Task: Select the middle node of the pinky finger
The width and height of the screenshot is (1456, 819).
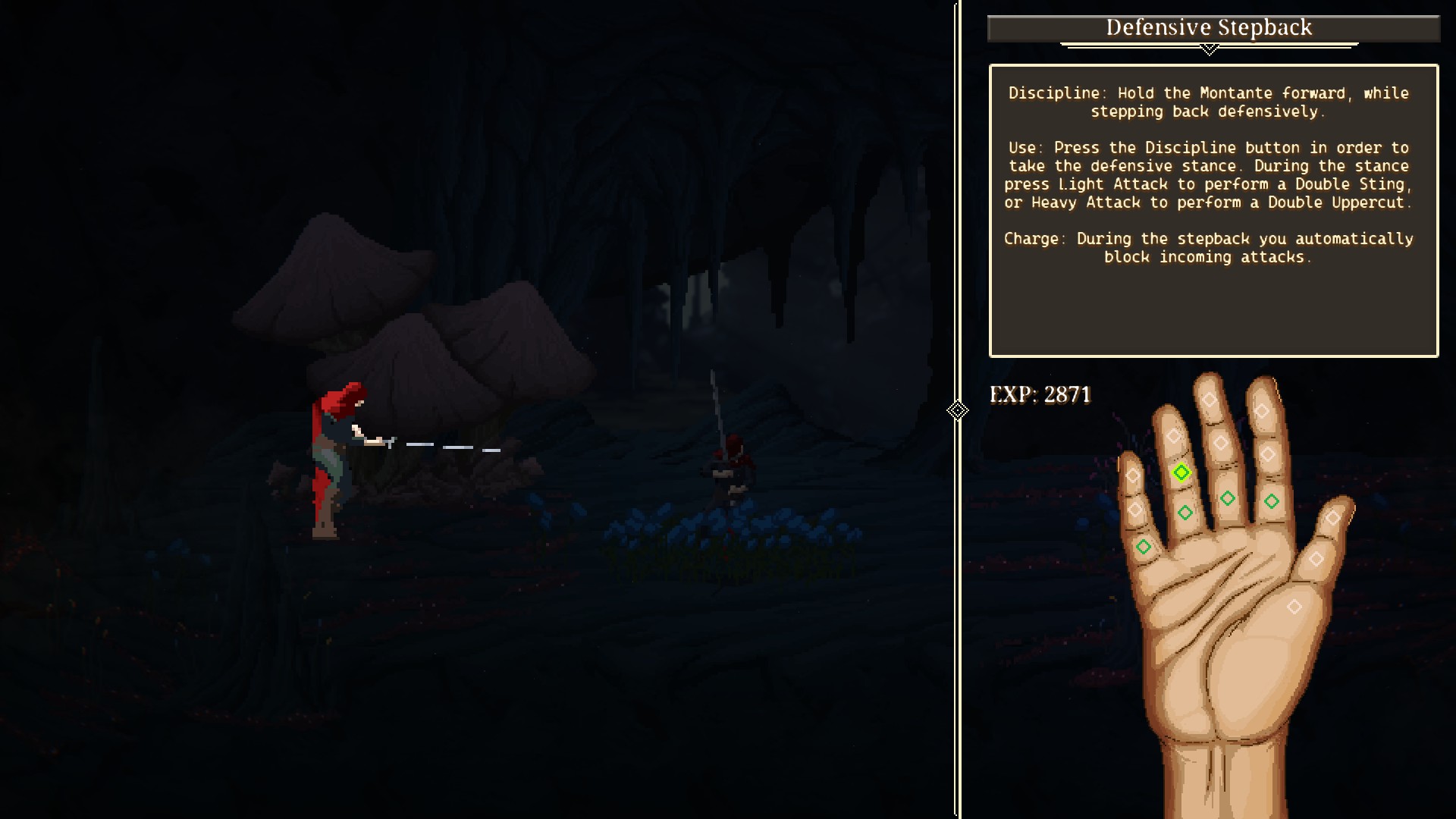Action: [1135, 510]
